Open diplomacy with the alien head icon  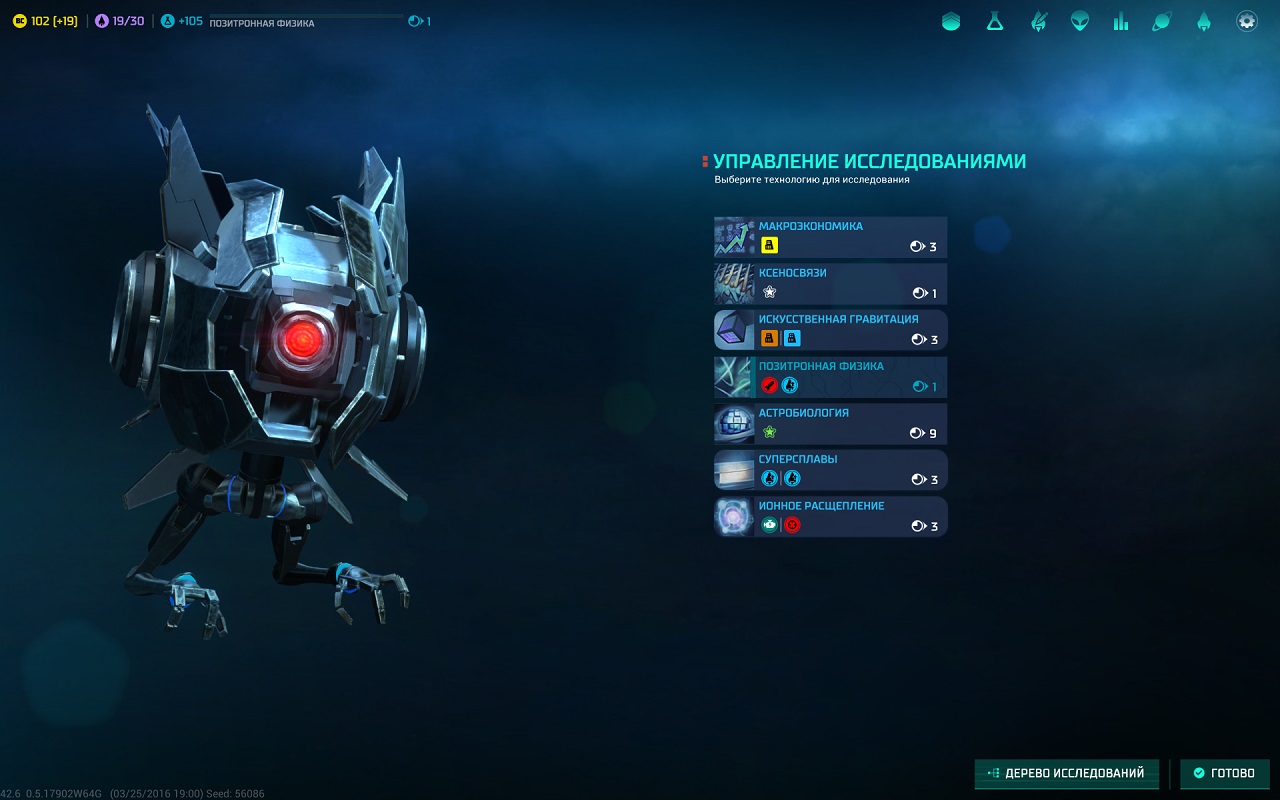click(1080, 21)
